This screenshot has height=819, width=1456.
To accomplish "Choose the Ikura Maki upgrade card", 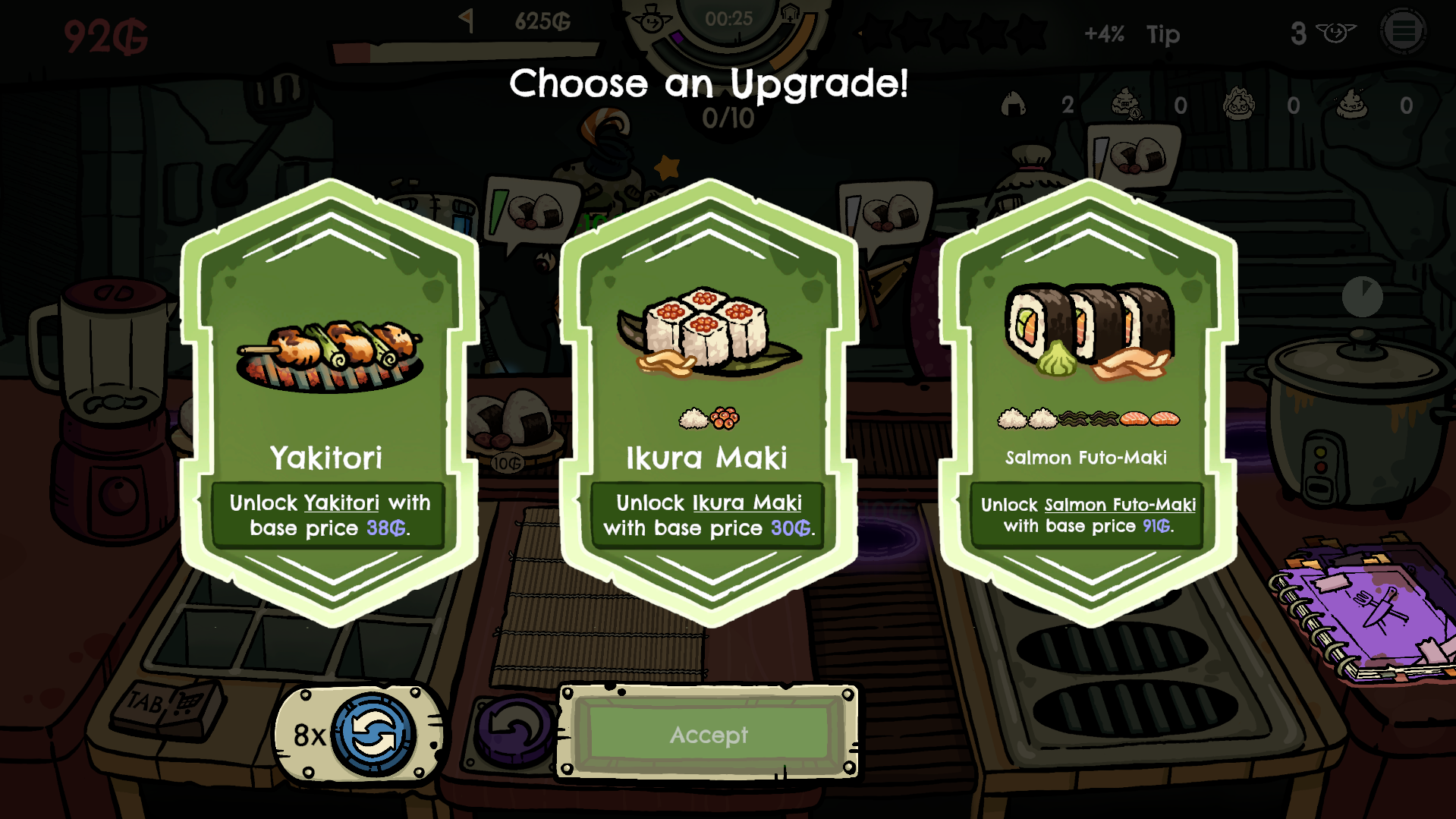I will pyautogui.click(x=709, y=402).
